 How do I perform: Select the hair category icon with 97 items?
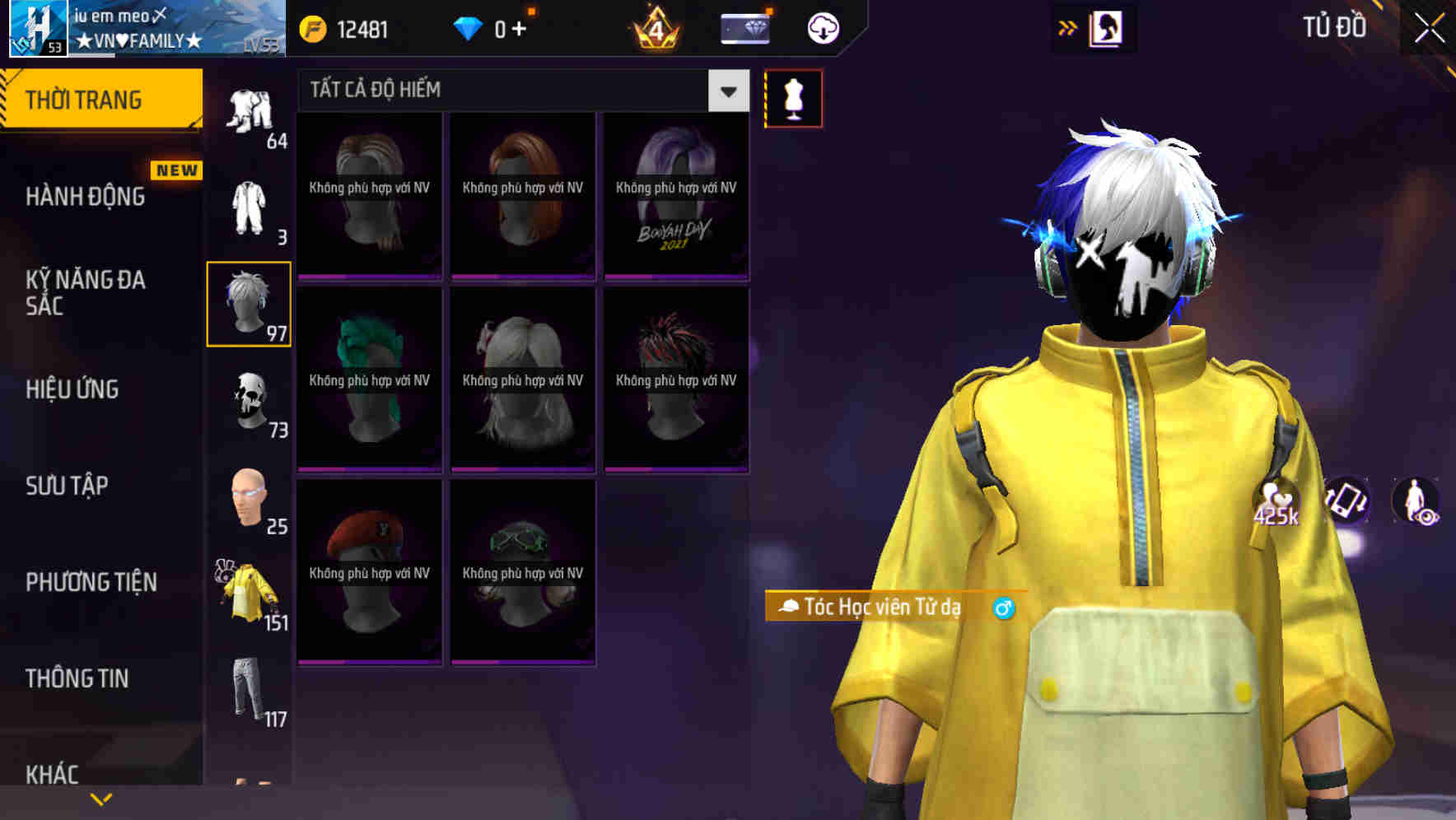[250, 303]
